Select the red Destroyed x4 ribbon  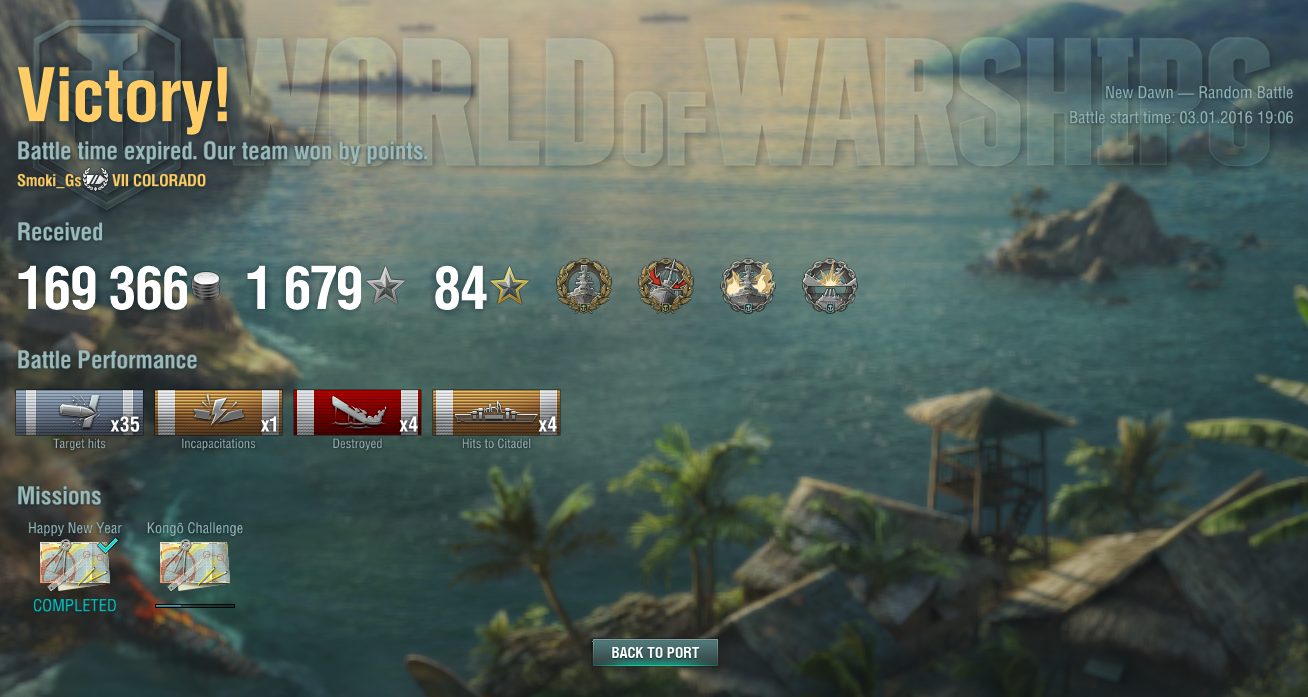pos(357,412)
